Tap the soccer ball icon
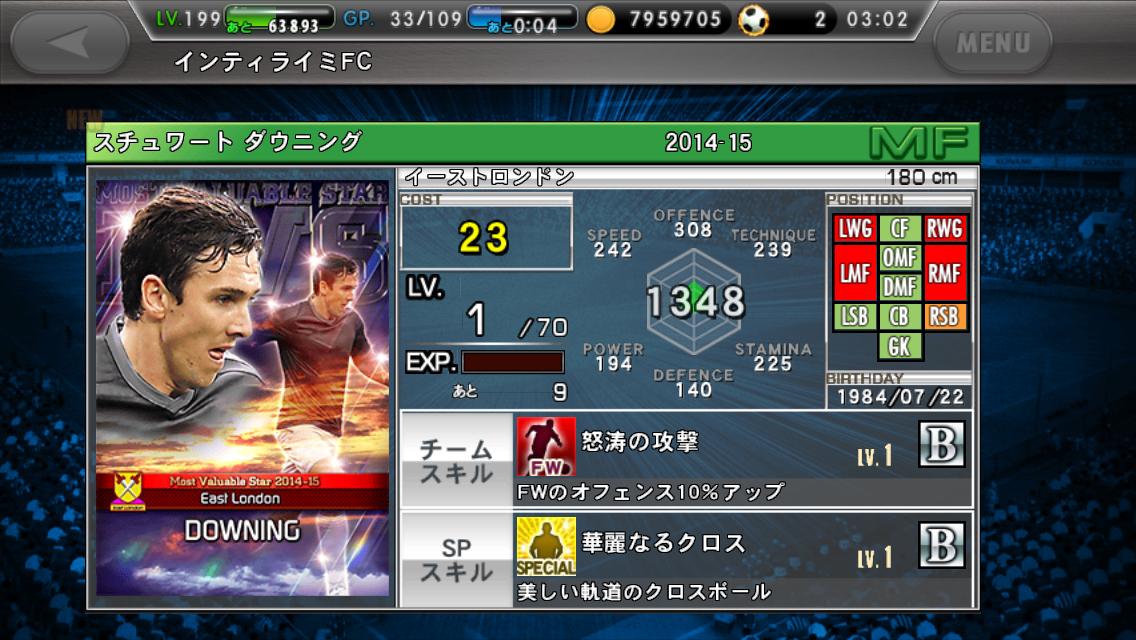 [753, 19]
